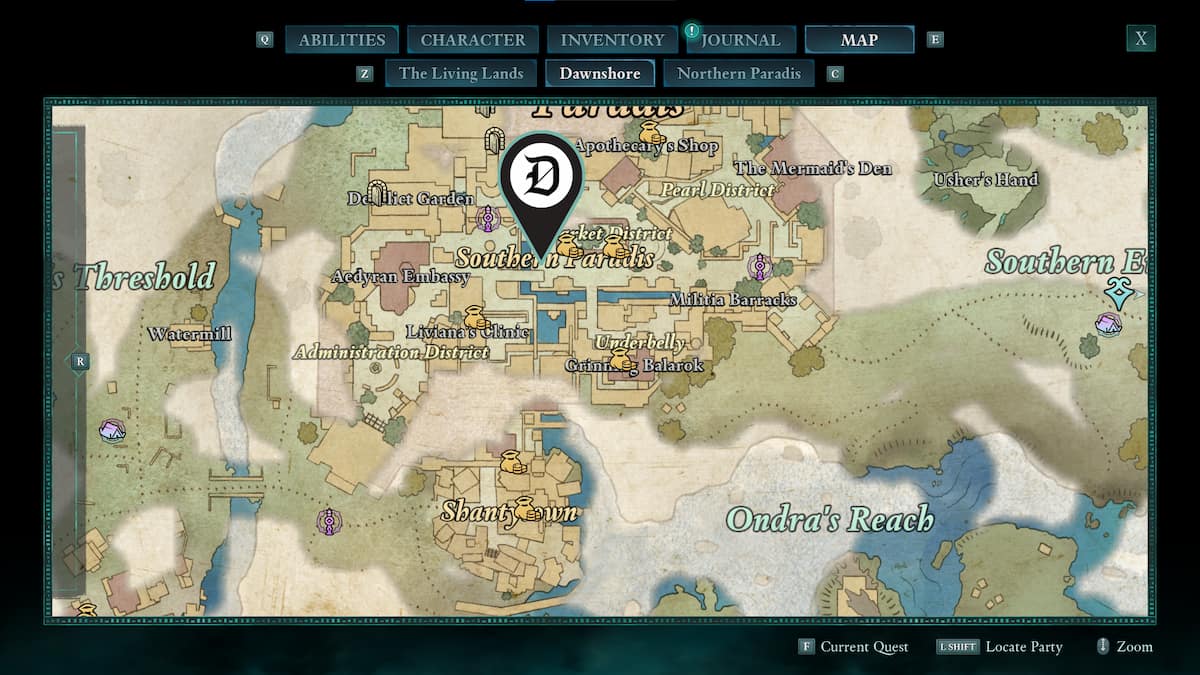Select the Map tab

coord(859,40)
